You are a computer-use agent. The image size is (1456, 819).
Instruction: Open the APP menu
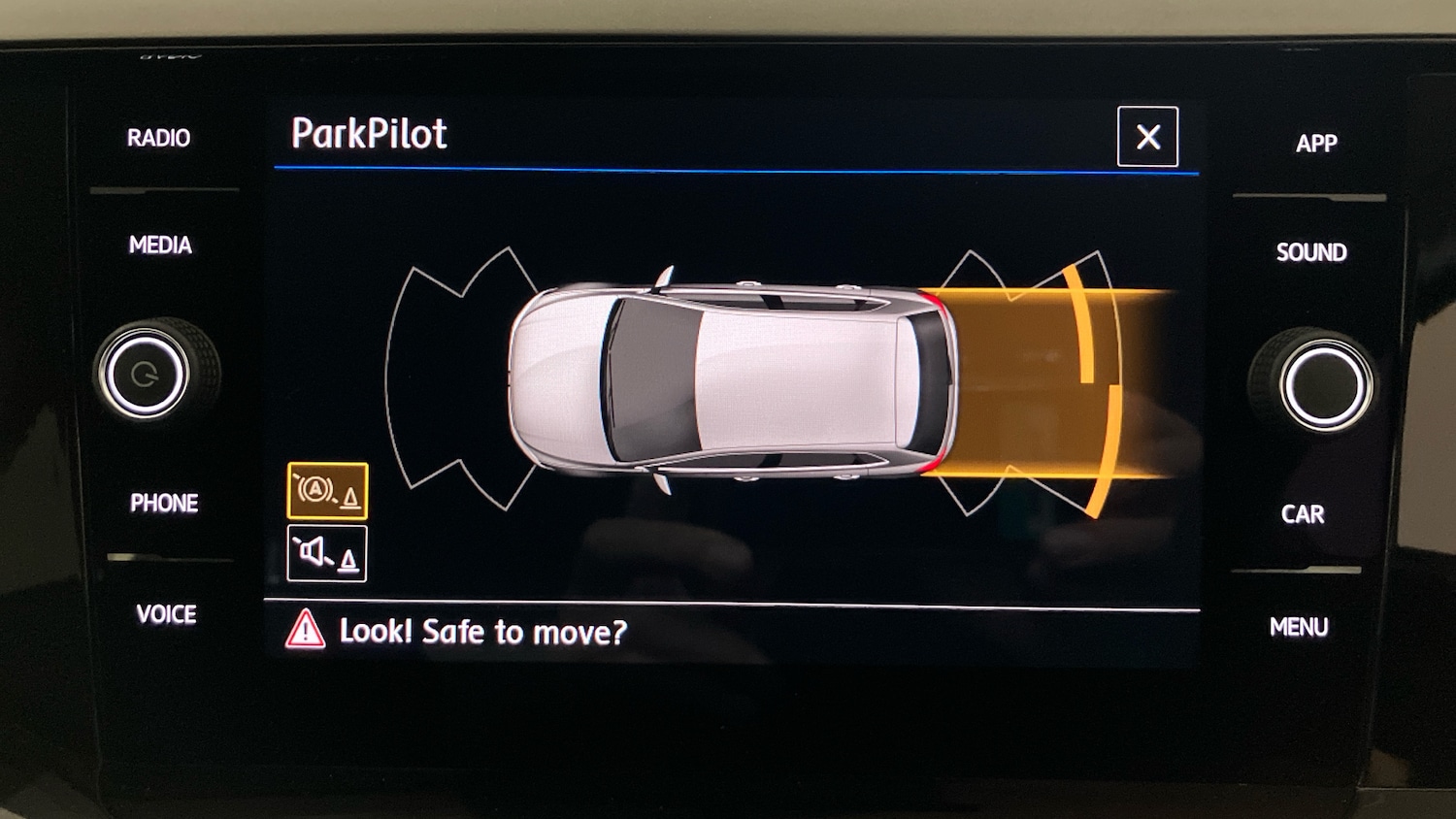tap(1316, 144)
